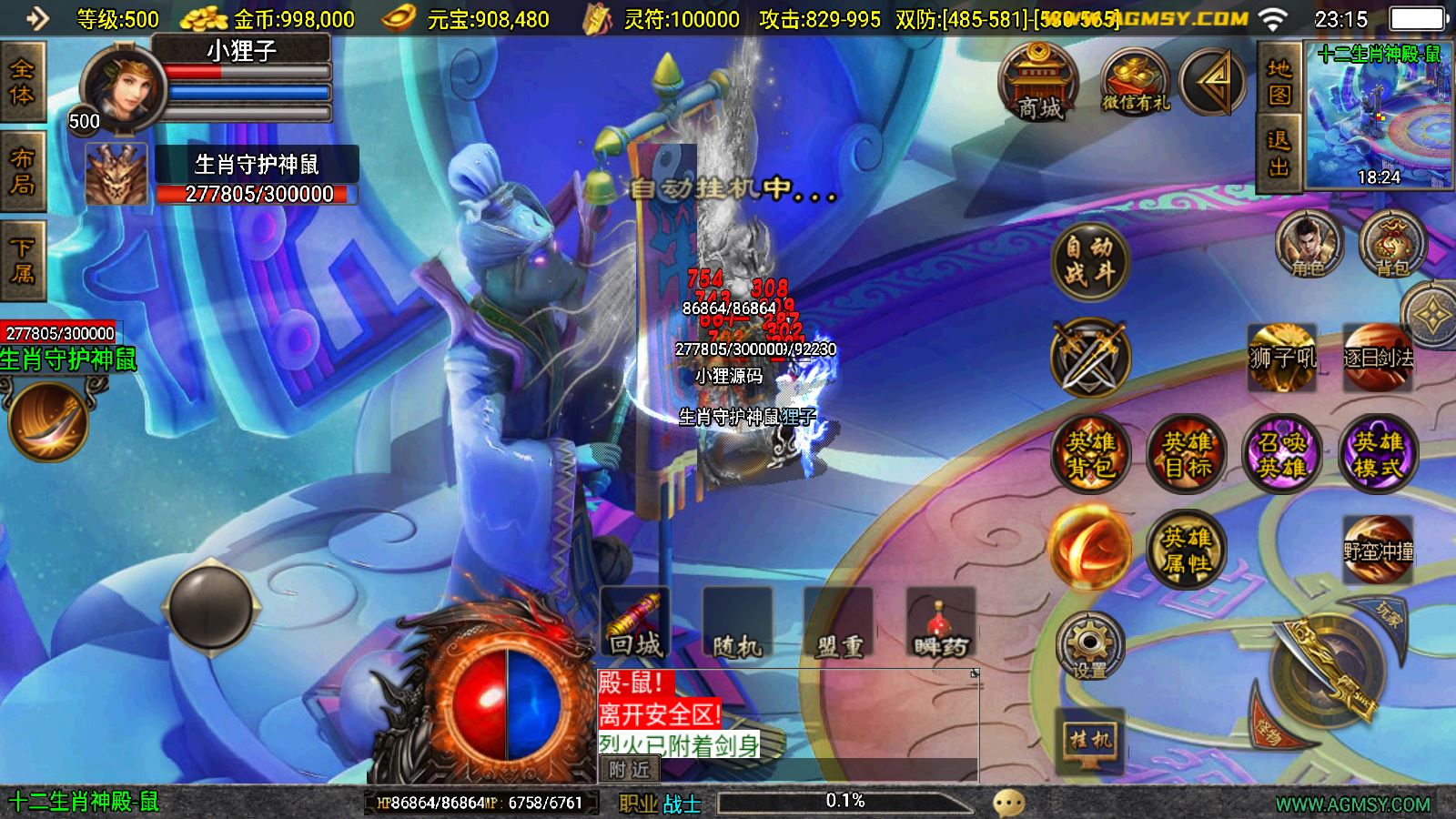Click the 退出 exit button
1456x819 pixels.
[x=1279, y=153]
